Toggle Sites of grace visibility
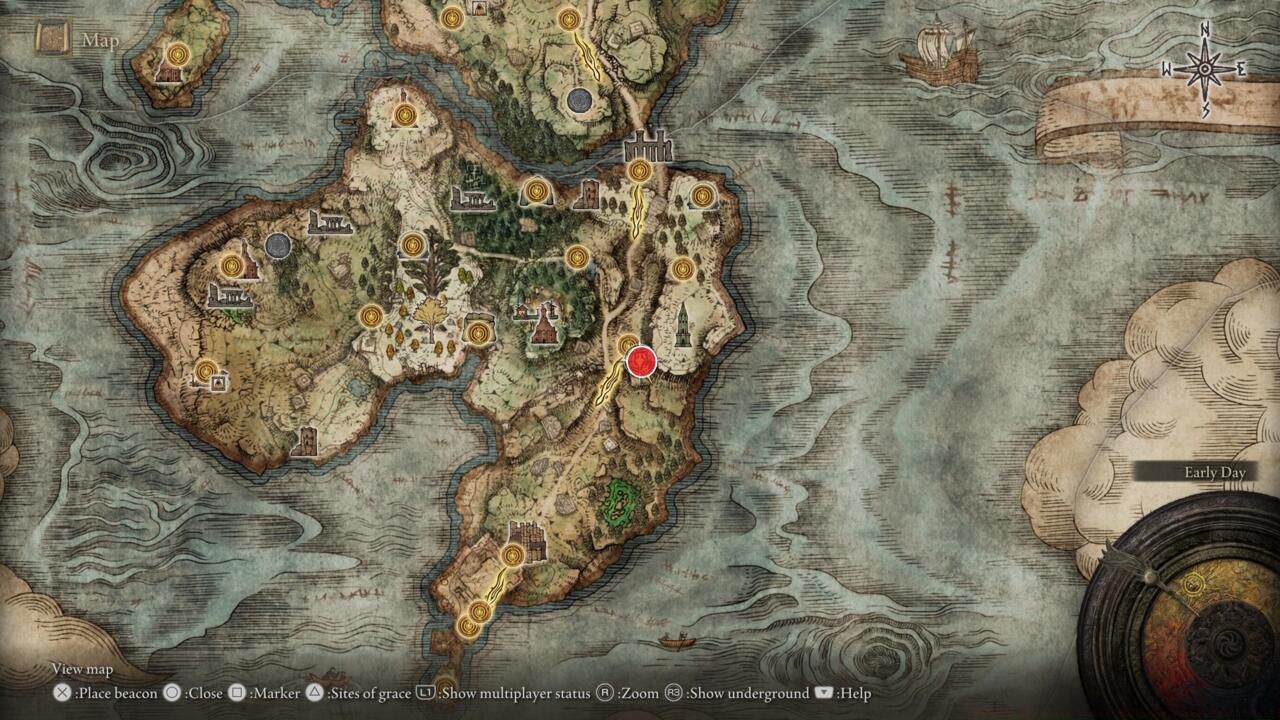The width and height of the screenshot is (1280, 720). point(344,692)
